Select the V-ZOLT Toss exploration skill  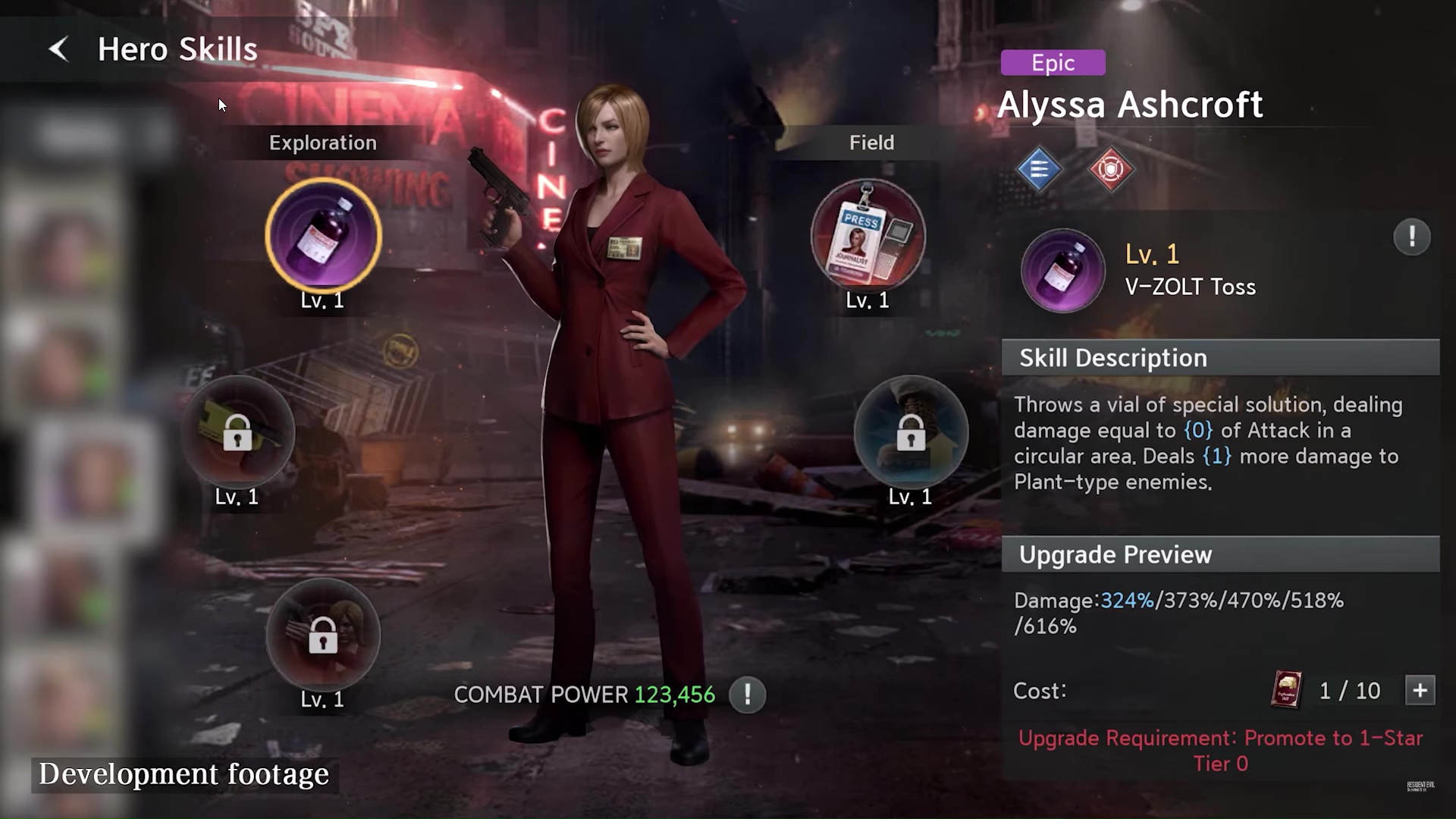323,236
